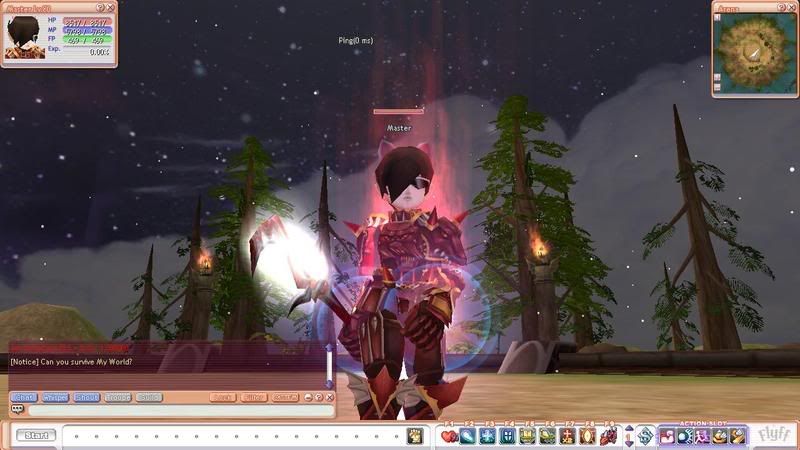Close the Arena minimap window

click(x=793, y=7)
